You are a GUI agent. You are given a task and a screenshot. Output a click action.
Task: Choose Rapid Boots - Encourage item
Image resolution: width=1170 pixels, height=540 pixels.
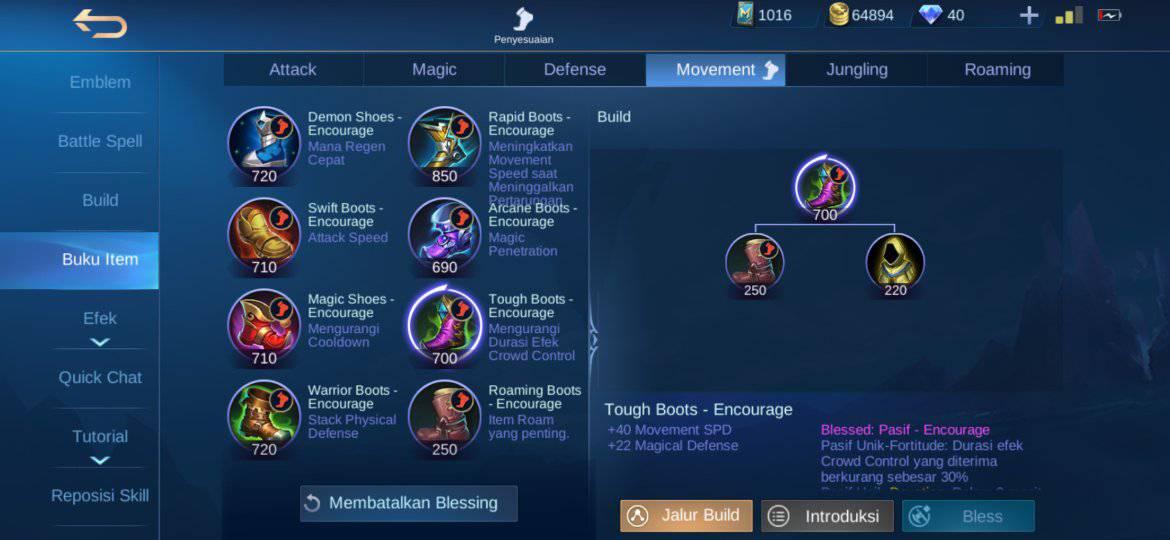coord(444,143)
